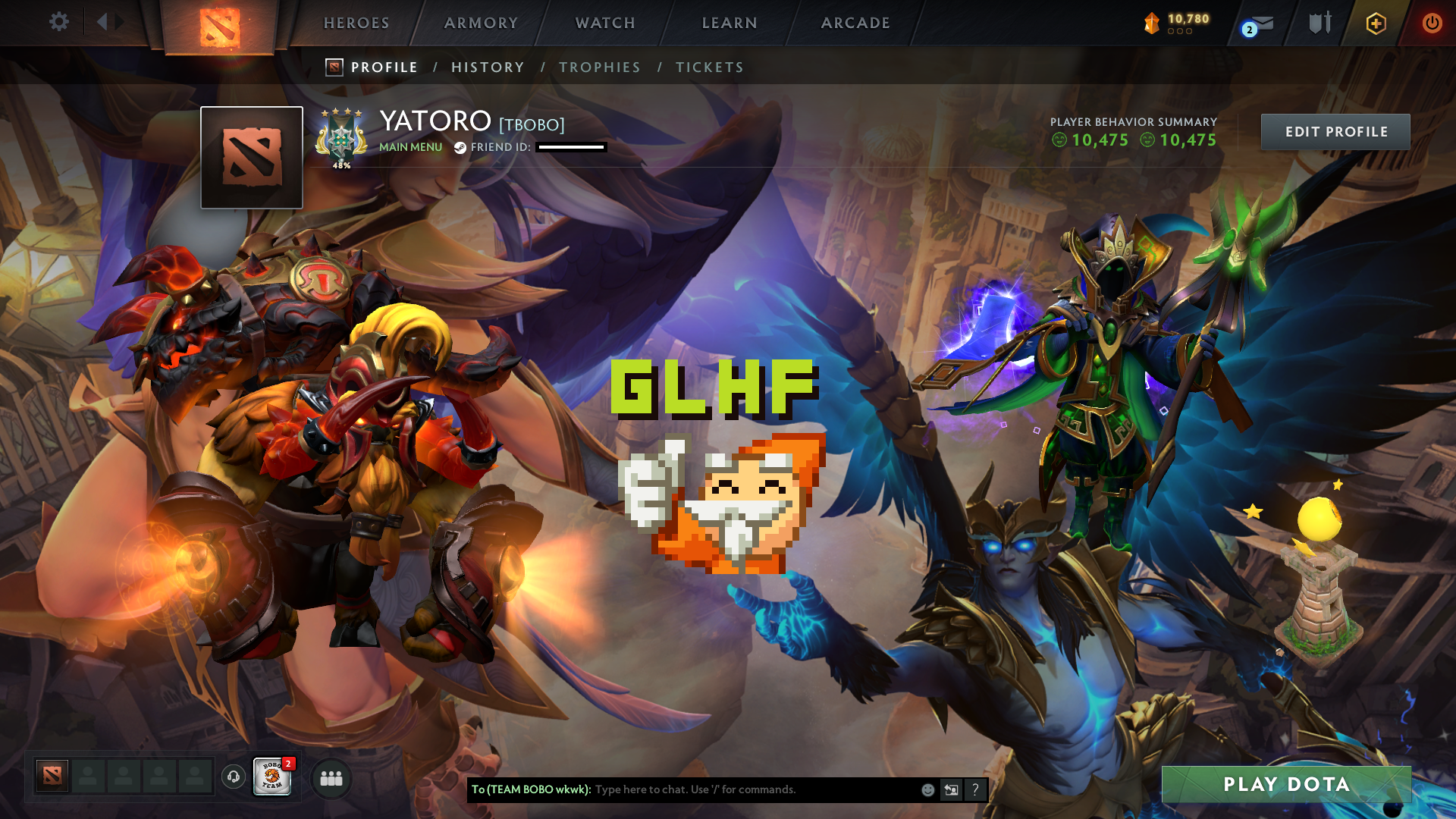Click the chat help question mark icon

(x=975, y=789)
